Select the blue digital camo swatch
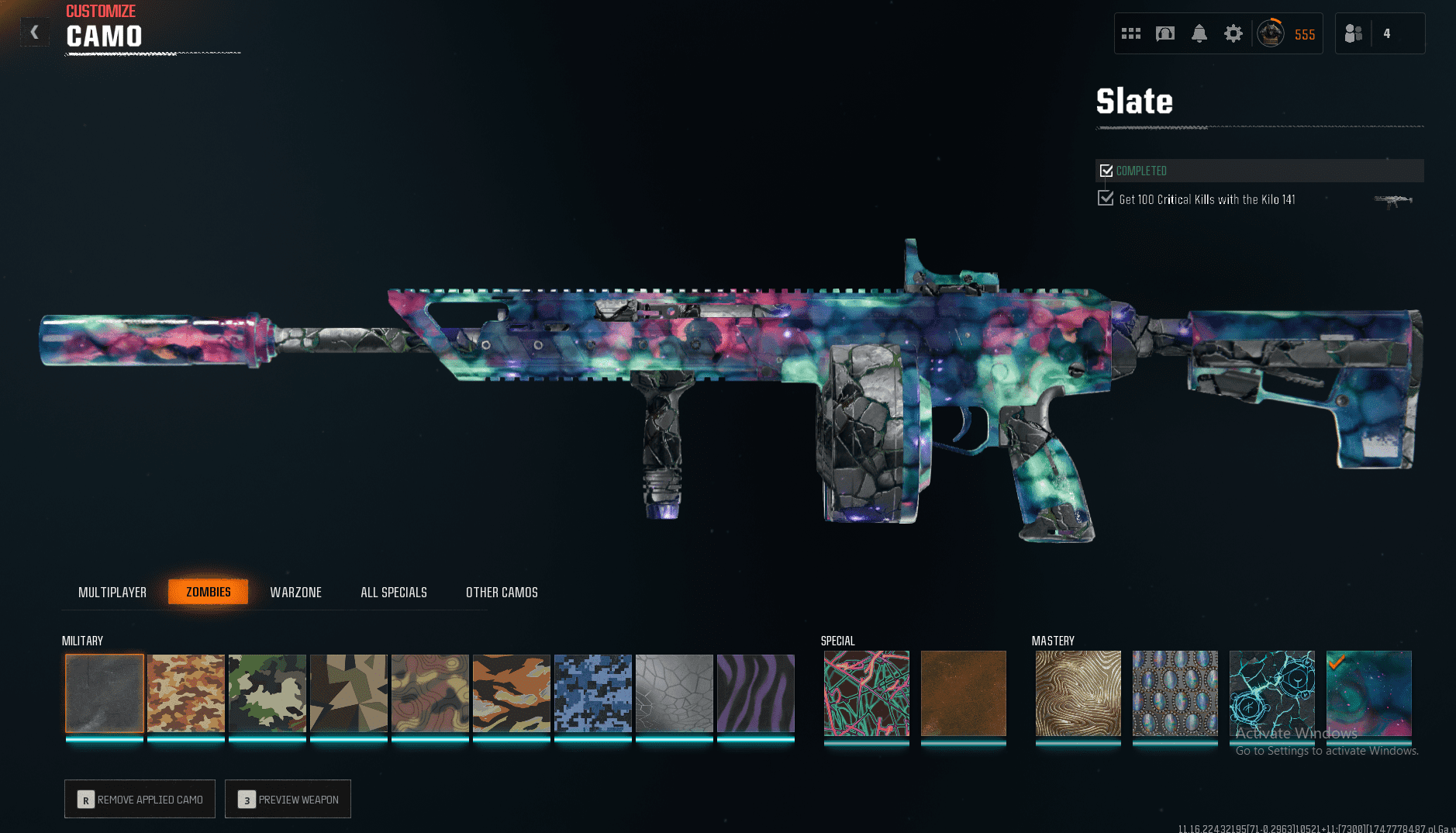Viewport: 1456px width, 833px height. 593,693
